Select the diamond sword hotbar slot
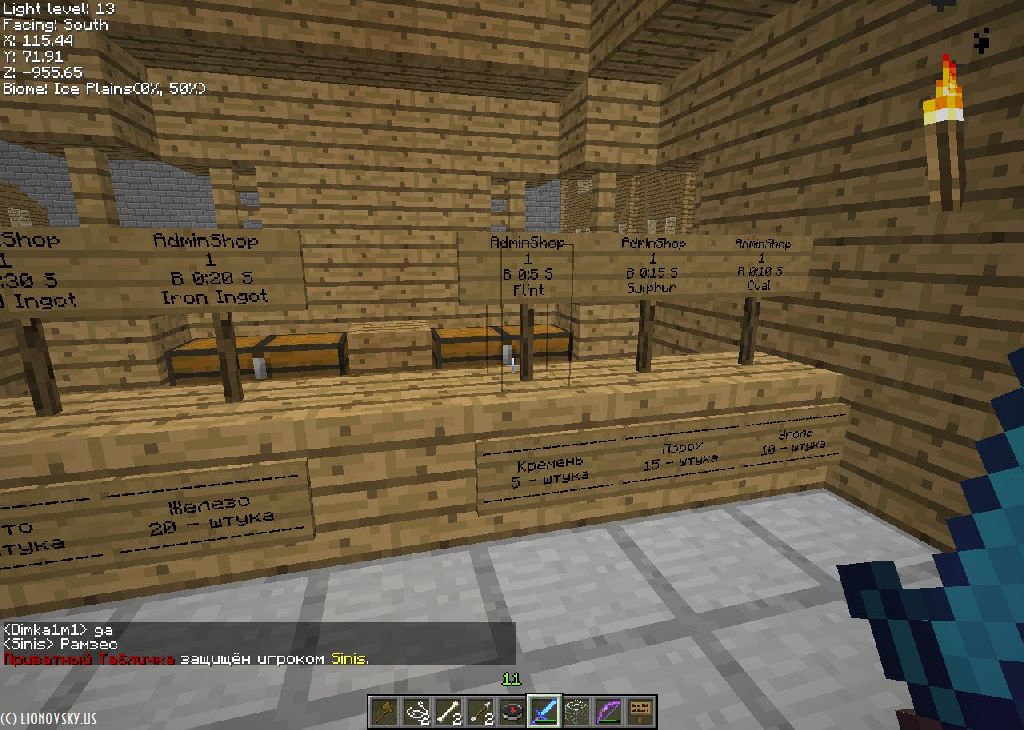 pos(544,712)
